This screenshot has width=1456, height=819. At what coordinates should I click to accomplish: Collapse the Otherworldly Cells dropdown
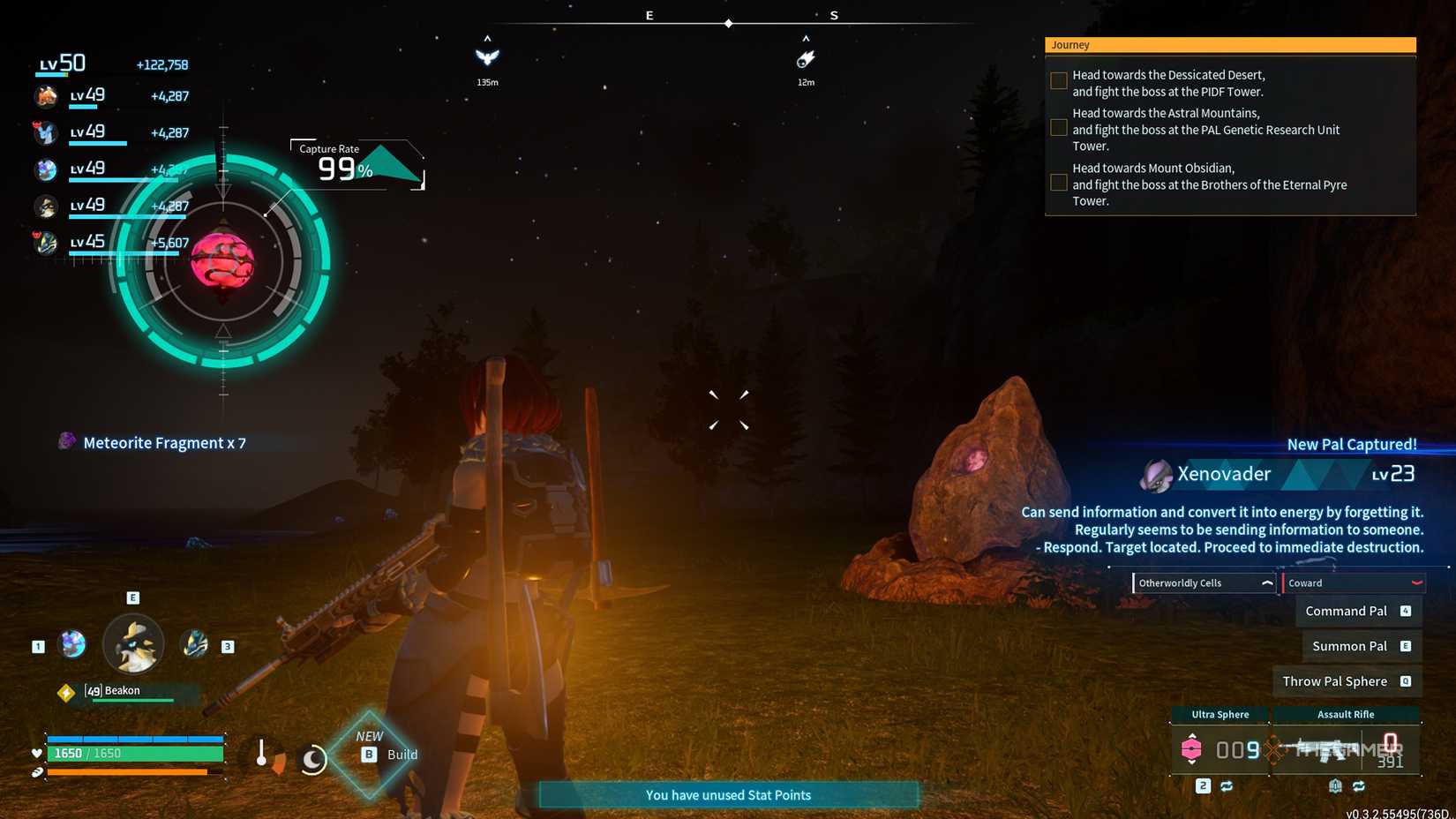pyautogui.click(x=1267, y=582)
